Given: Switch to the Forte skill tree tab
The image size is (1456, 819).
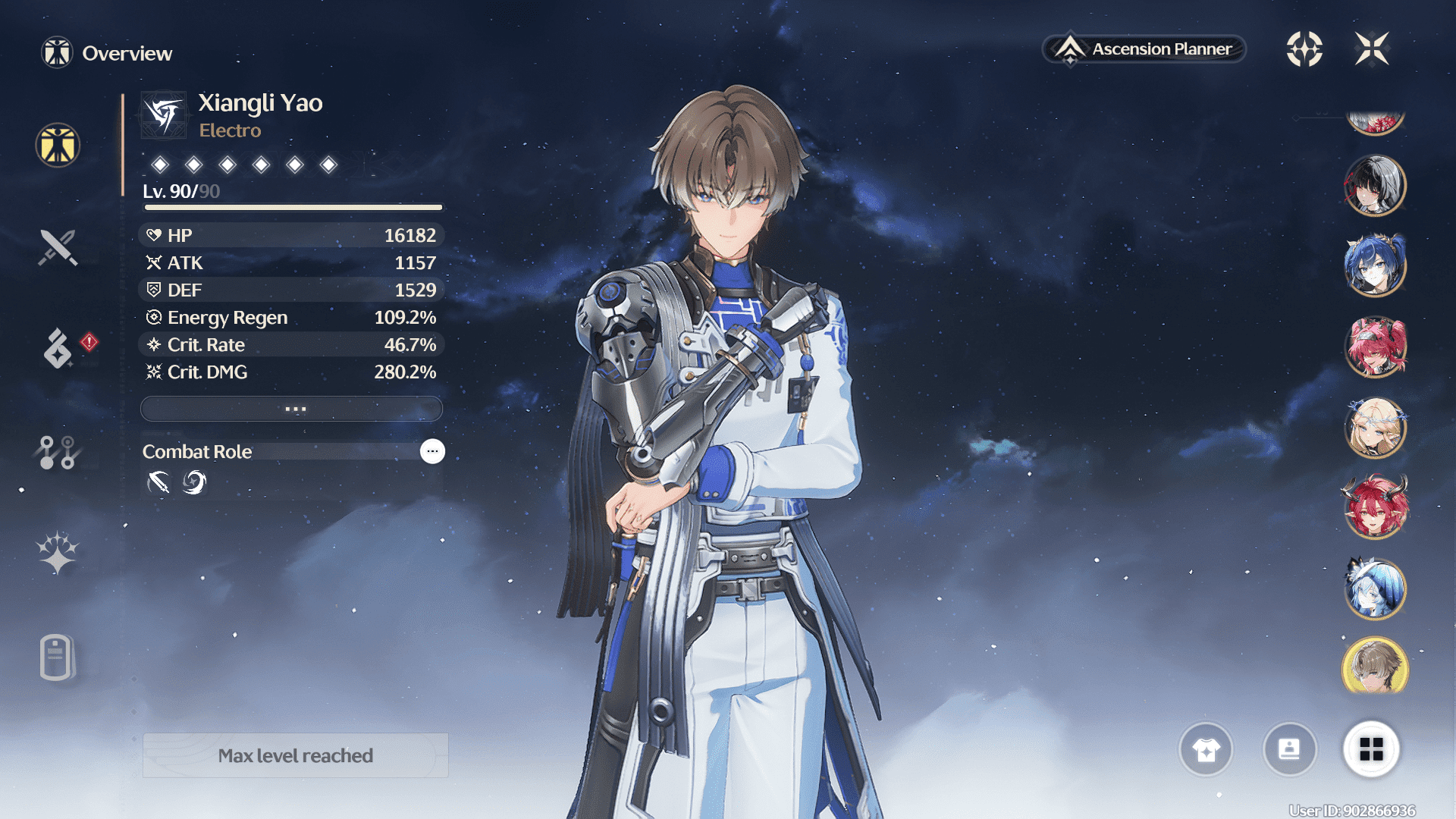Looking at the screenshot, I should [x=58, y=452].
